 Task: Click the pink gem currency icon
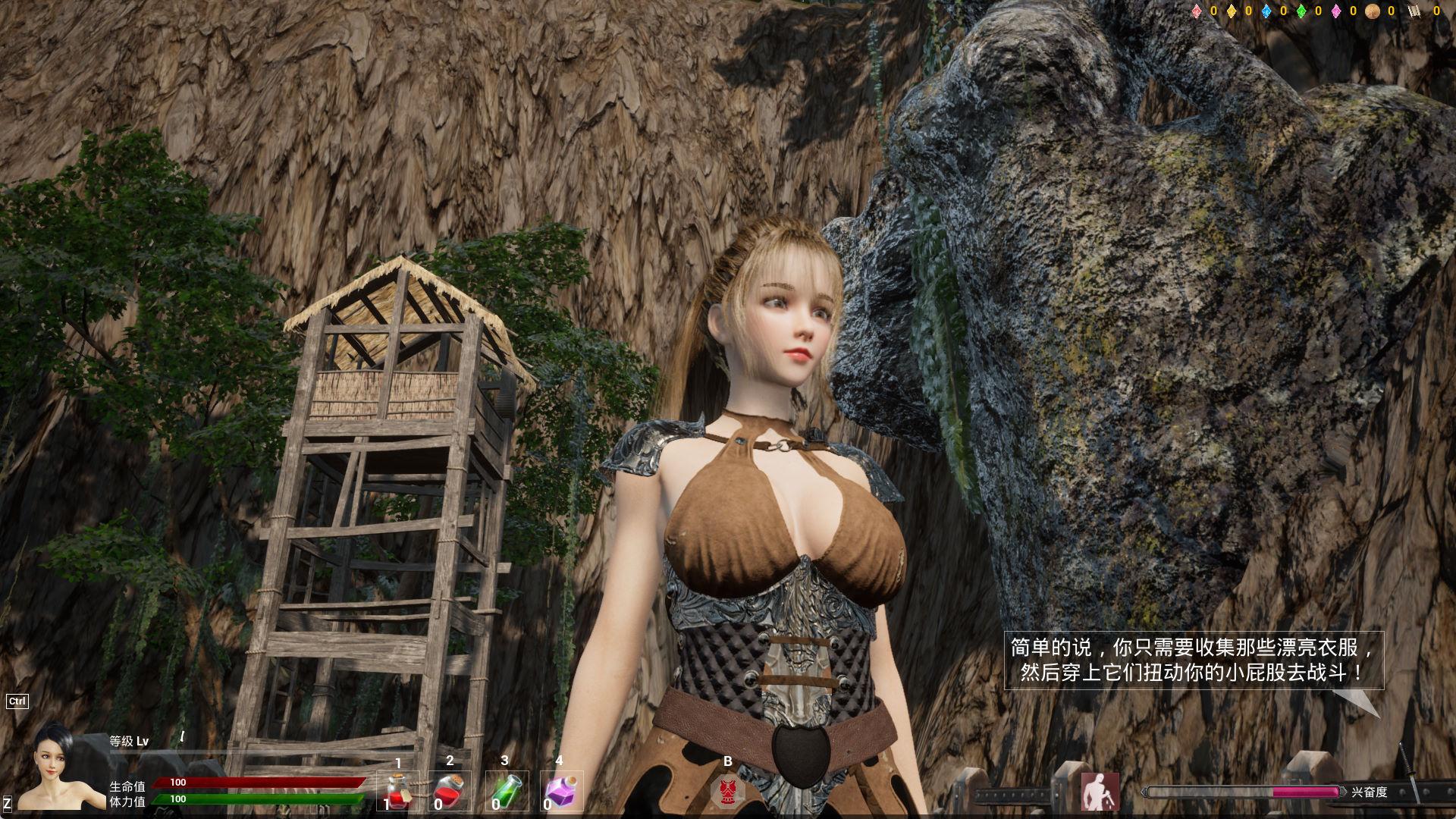click(1336, 11)
